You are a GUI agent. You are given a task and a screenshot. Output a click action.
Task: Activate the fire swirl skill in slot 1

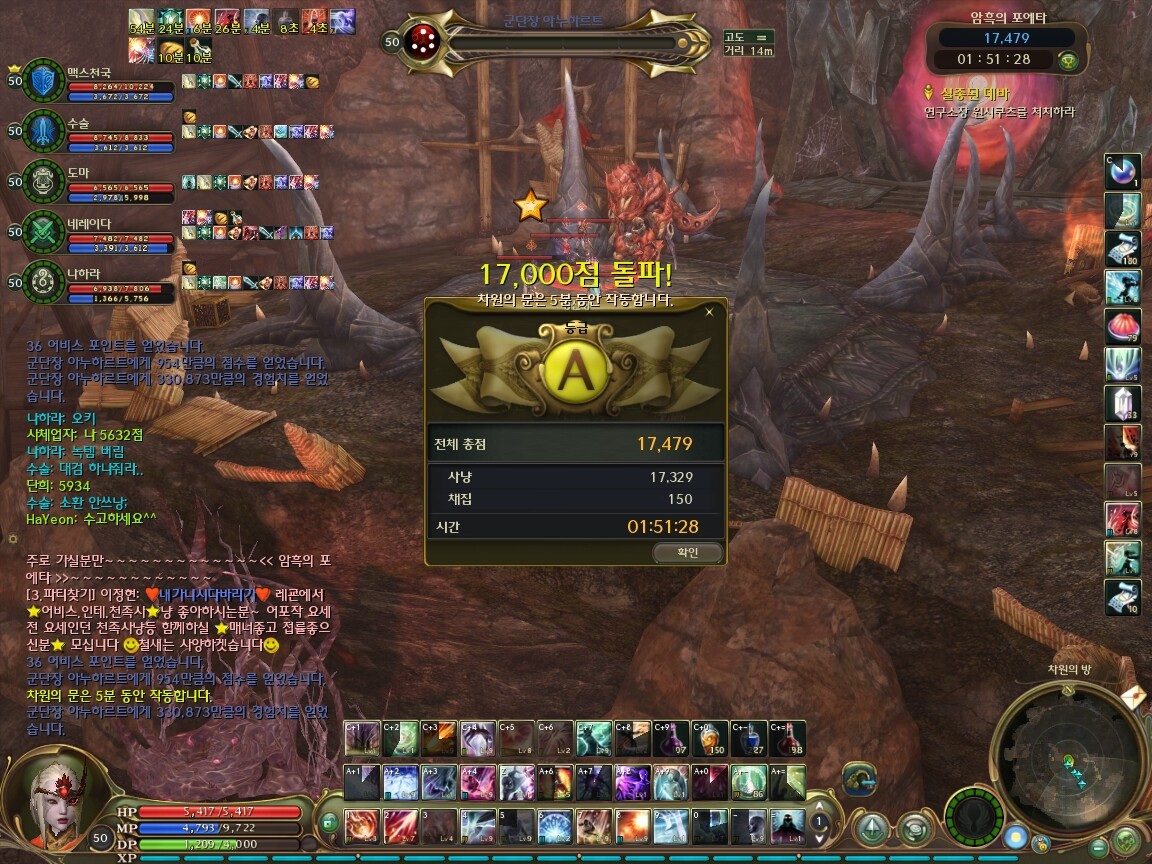pyautogui.click(x=361, y=826)
